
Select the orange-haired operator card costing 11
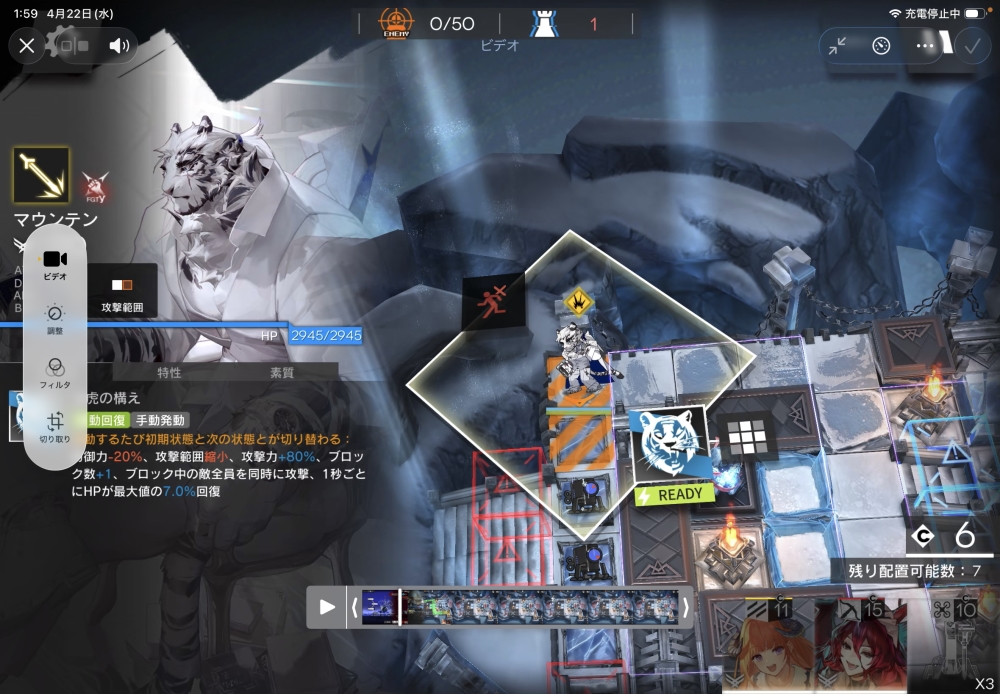pyautogui.click(x=755, y=643)
